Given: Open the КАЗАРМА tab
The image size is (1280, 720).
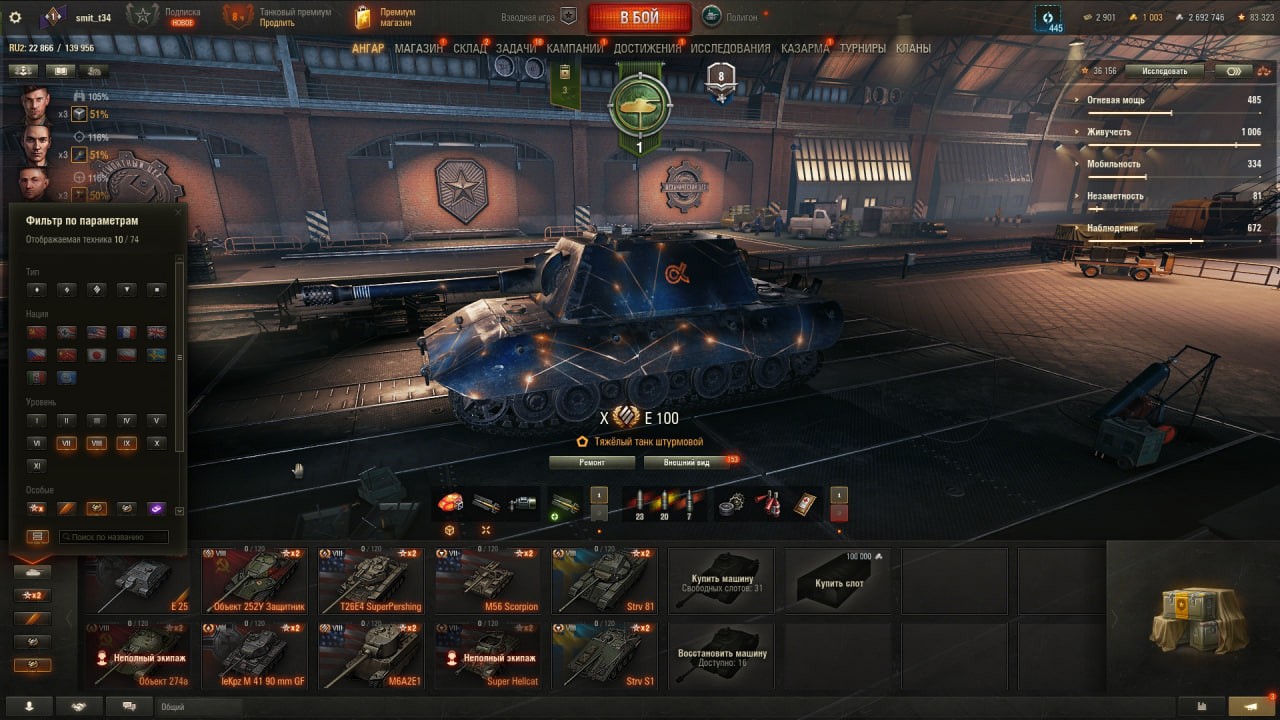Looking at the screenshot, I should [804, 48].
